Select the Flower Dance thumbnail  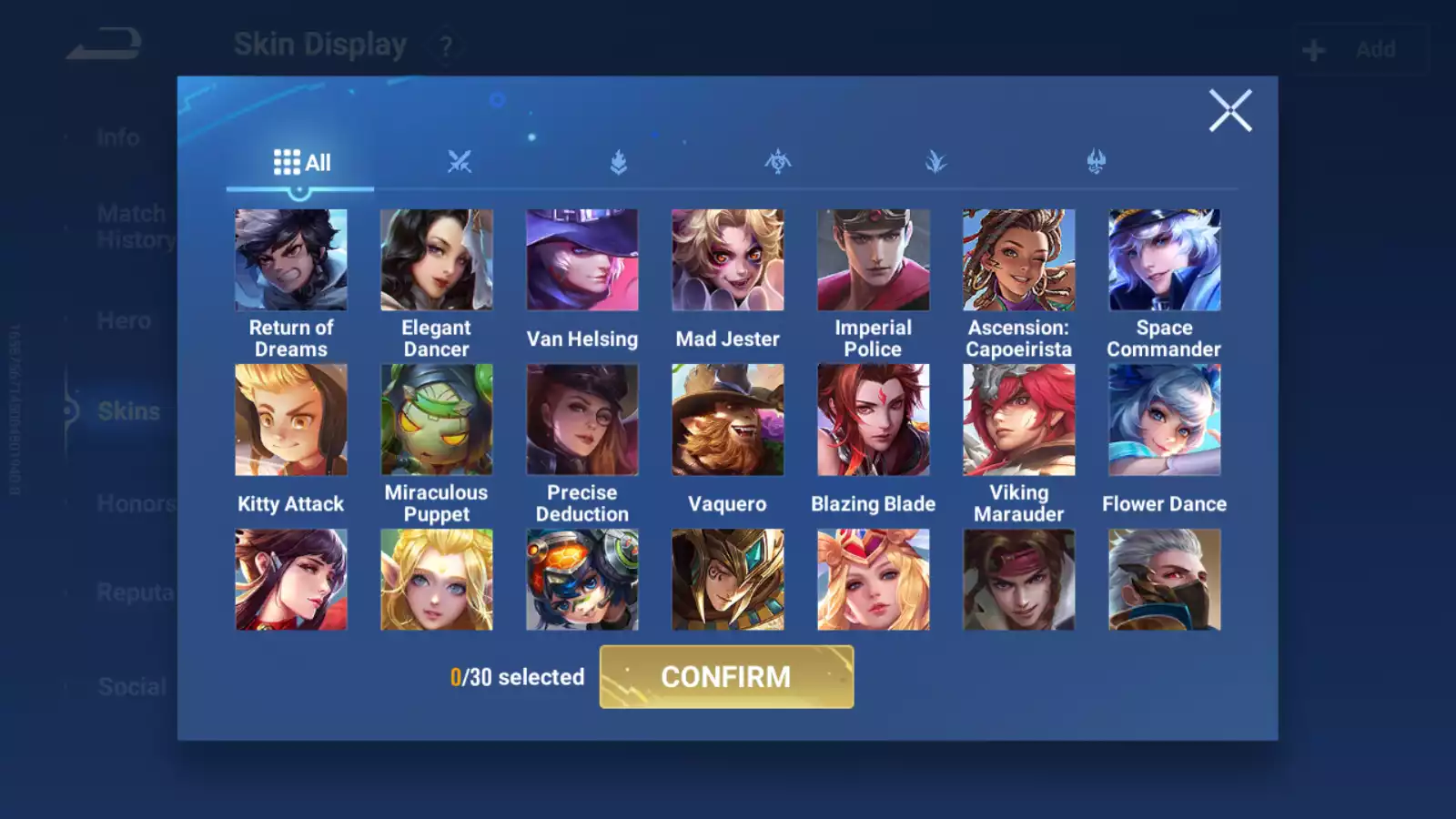coord(1164,419)
